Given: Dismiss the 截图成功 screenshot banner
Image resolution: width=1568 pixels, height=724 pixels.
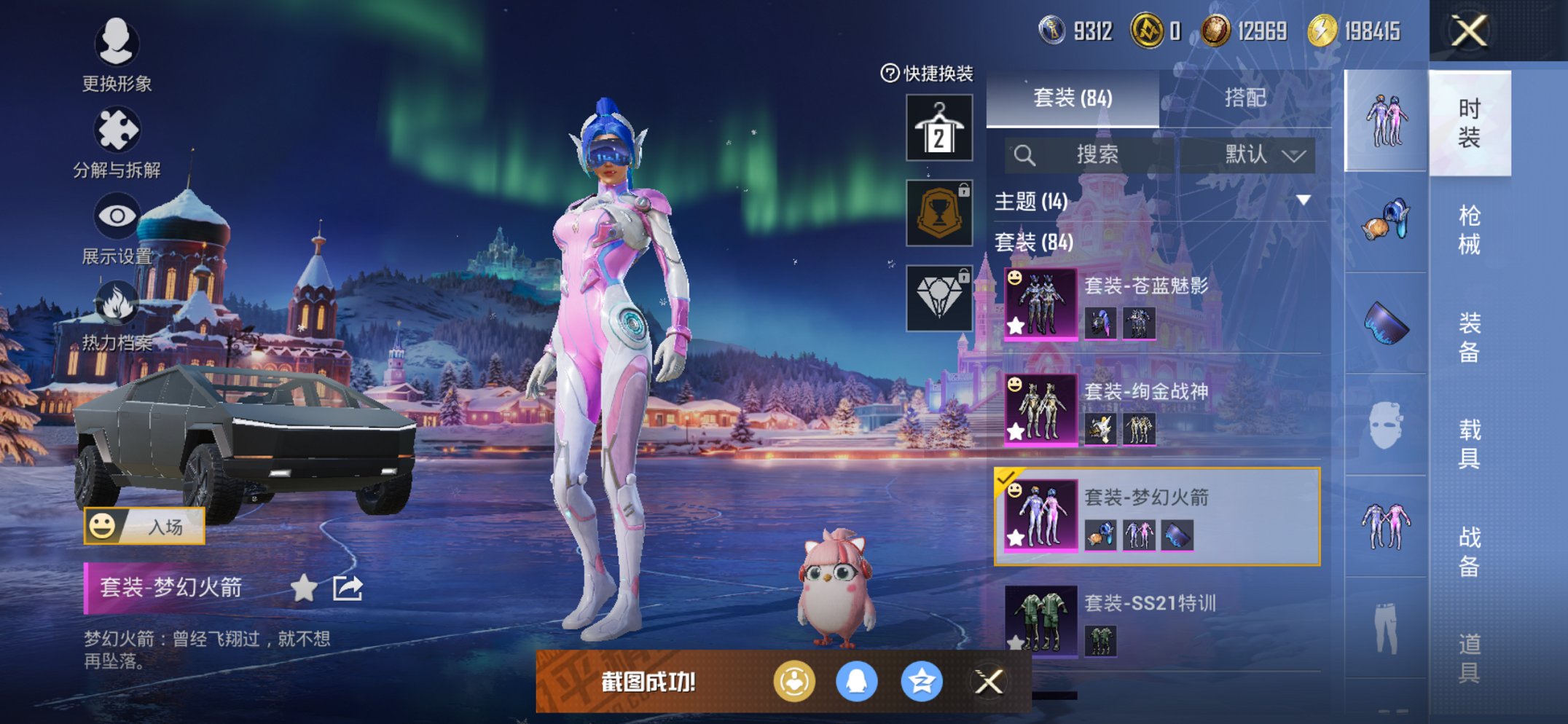Looking at the screenshot, I should point(989,682).
